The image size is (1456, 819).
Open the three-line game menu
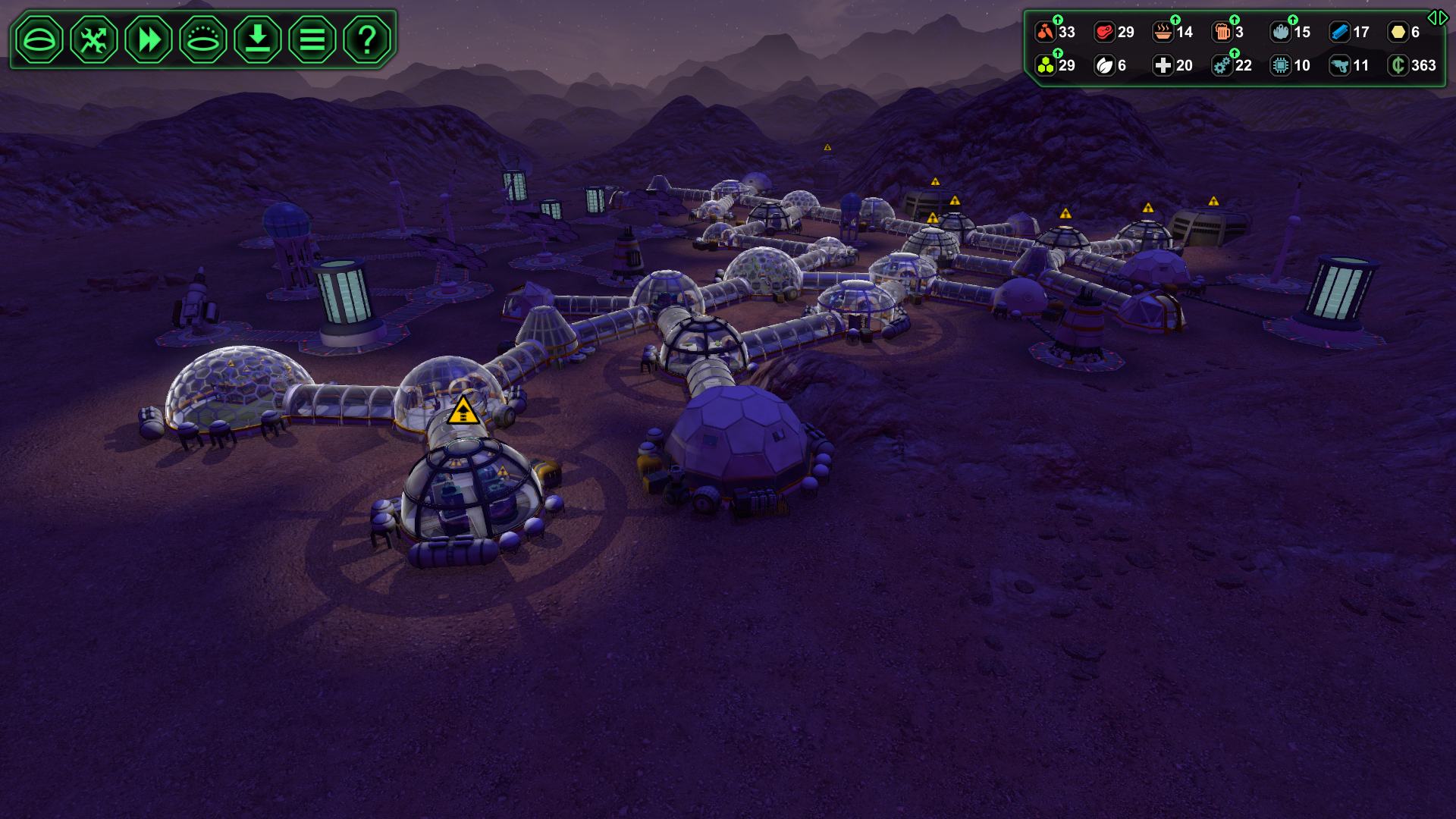click(312, 39)
